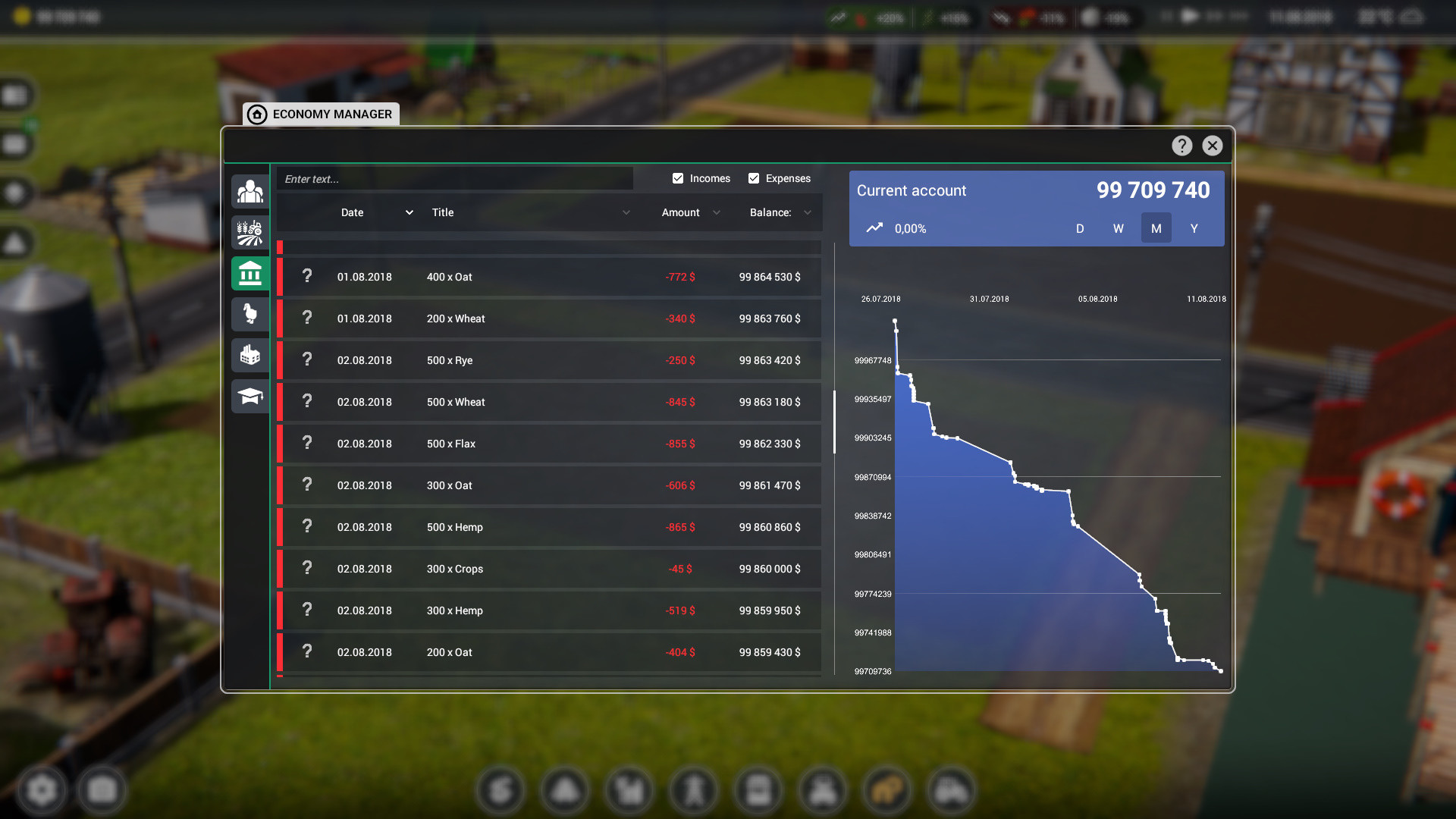Uncheck the Incomes checkbox
The width and height of the screenshot is (1456, 819).
click(677, 178)
